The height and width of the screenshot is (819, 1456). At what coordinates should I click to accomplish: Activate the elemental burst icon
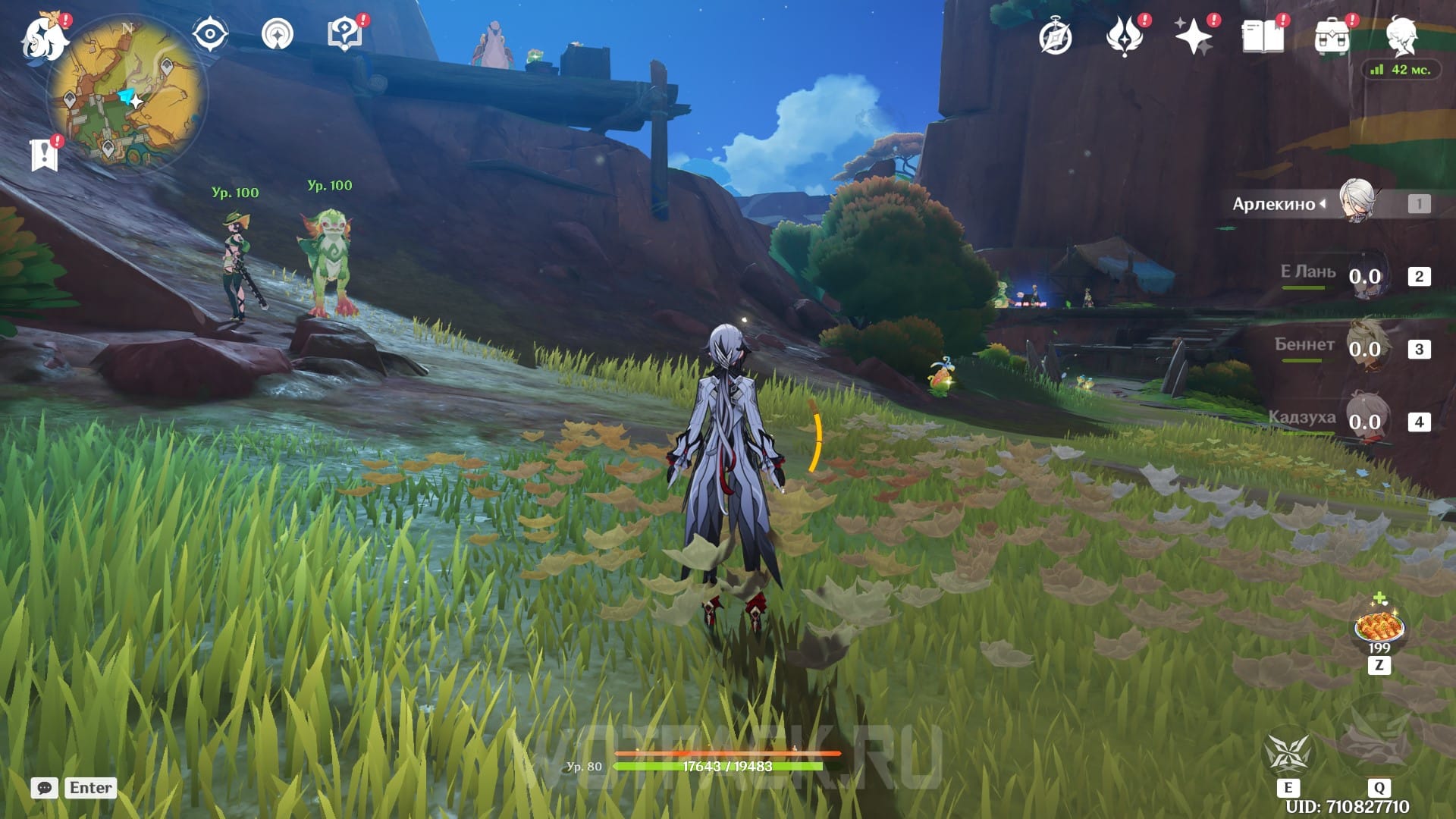(x=1378, y=738)
